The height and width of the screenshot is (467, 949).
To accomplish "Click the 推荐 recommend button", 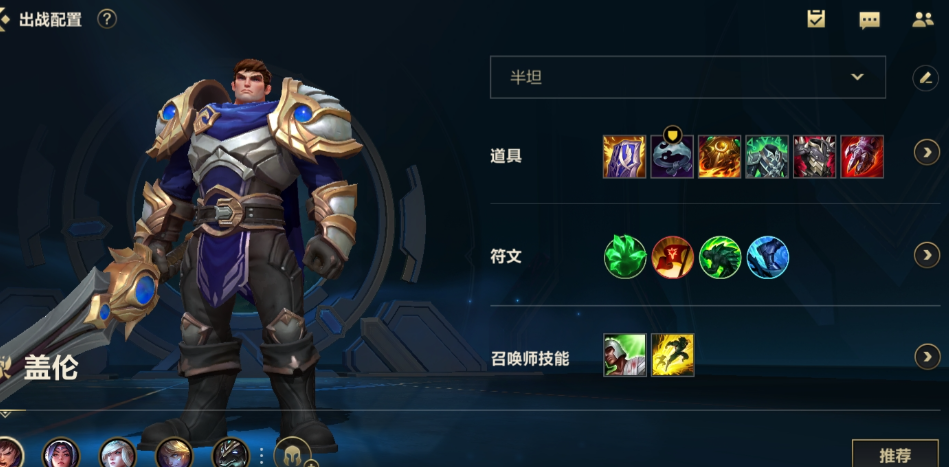I will 895,455.
